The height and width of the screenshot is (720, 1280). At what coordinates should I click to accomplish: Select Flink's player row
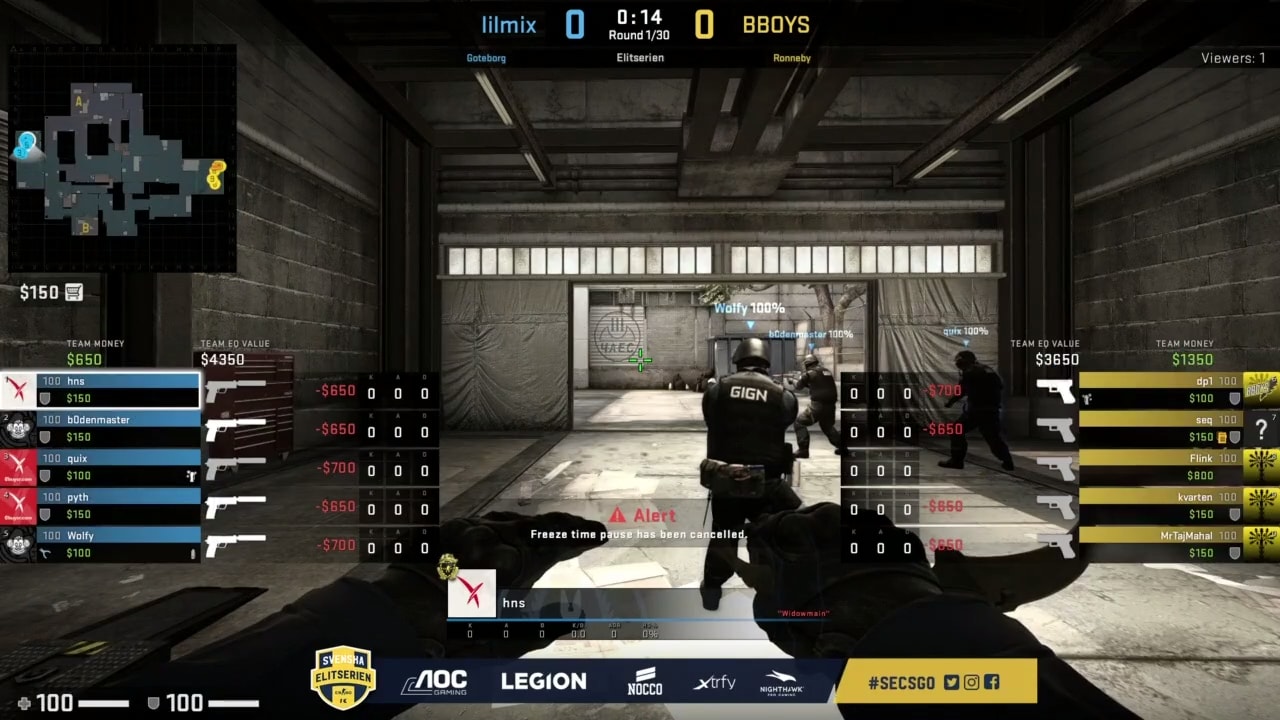[x=1160, y=467]
